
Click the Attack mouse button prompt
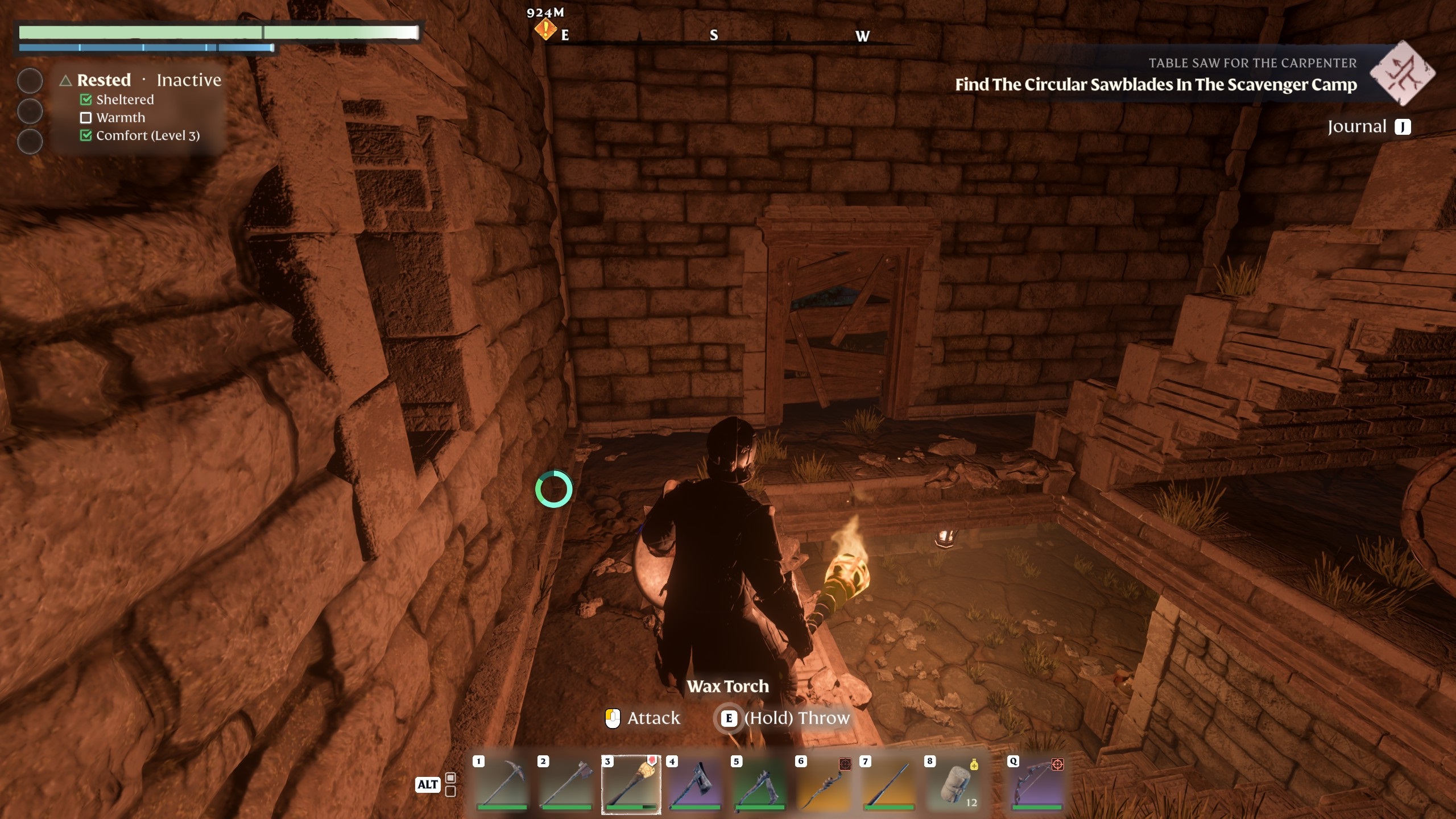613,718
